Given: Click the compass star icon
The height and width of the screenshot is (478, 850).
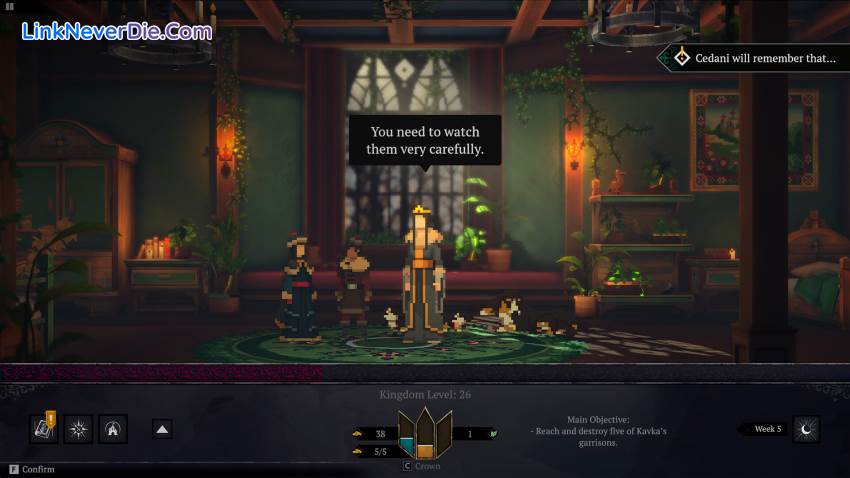Looking at the screenshot, I should pyautogui.click(x=78, y=429).
